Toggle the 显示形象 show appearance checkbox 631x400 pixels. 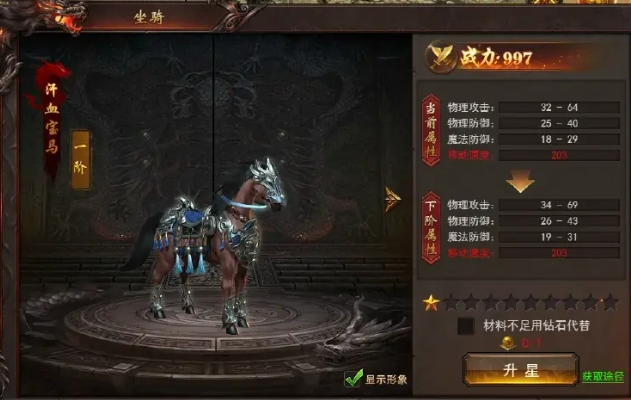point(353,379)
